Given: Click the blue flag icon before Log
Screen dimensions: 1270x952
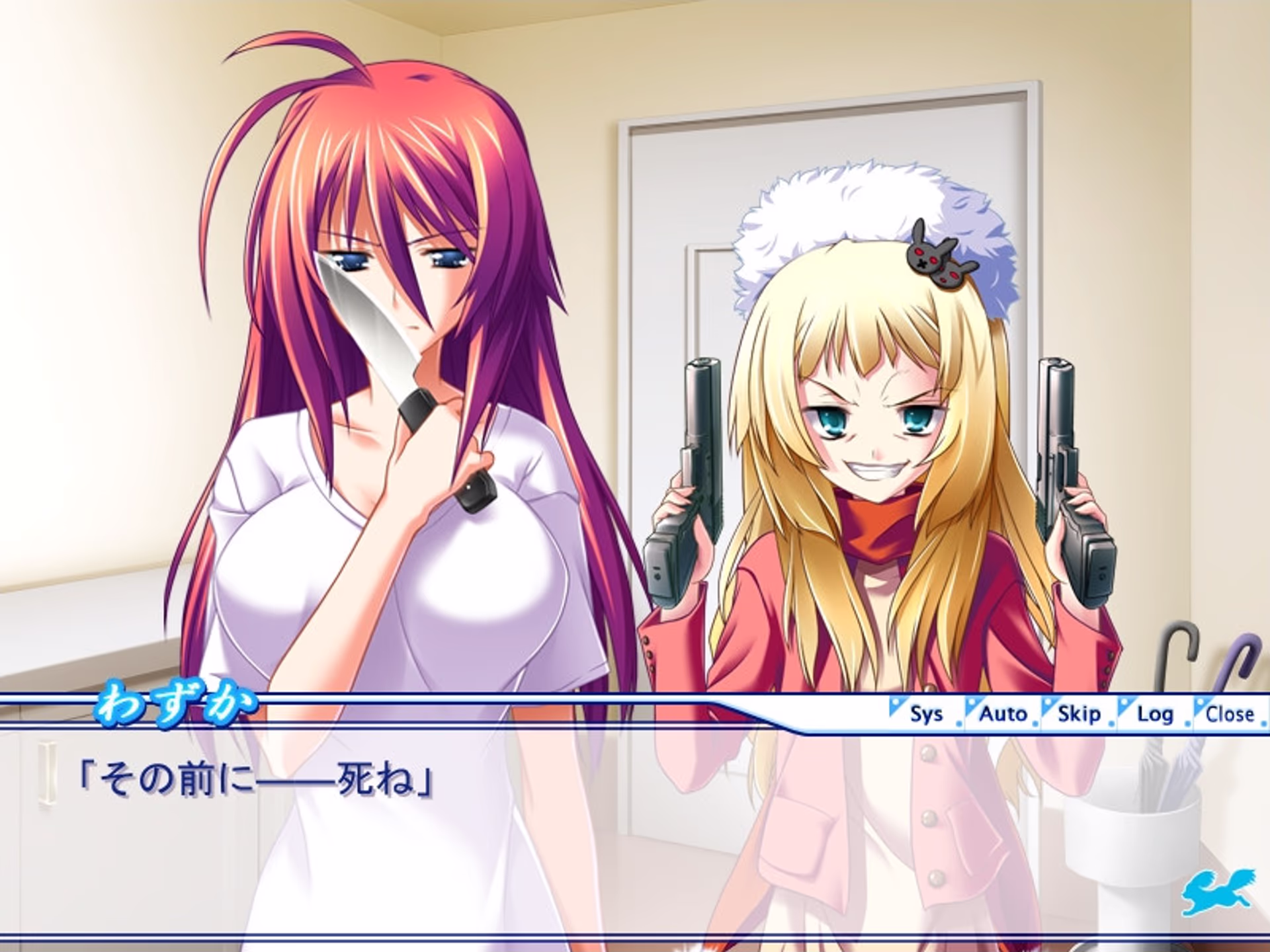Looking at the screenshot, I should point(1124,703).
